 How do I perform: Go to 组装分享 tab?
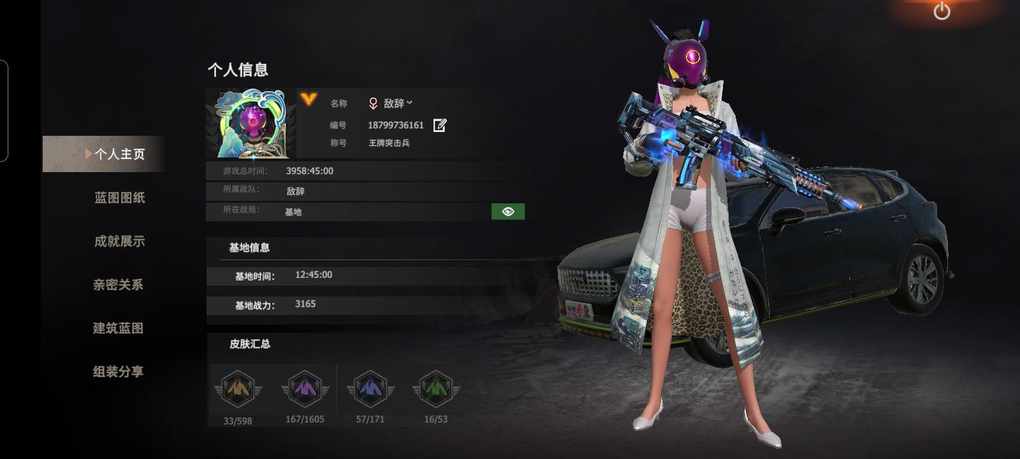pos(118,371)
